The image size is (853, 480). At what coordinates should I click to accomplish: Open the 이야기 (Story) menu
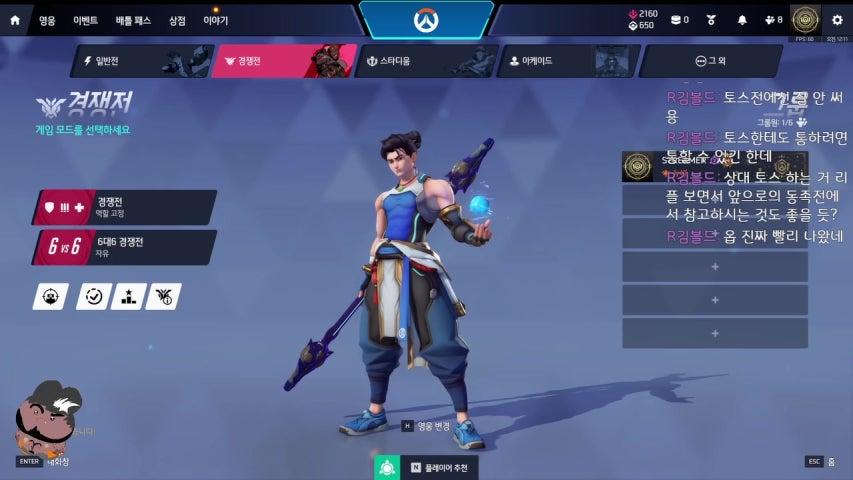[215, 20]
